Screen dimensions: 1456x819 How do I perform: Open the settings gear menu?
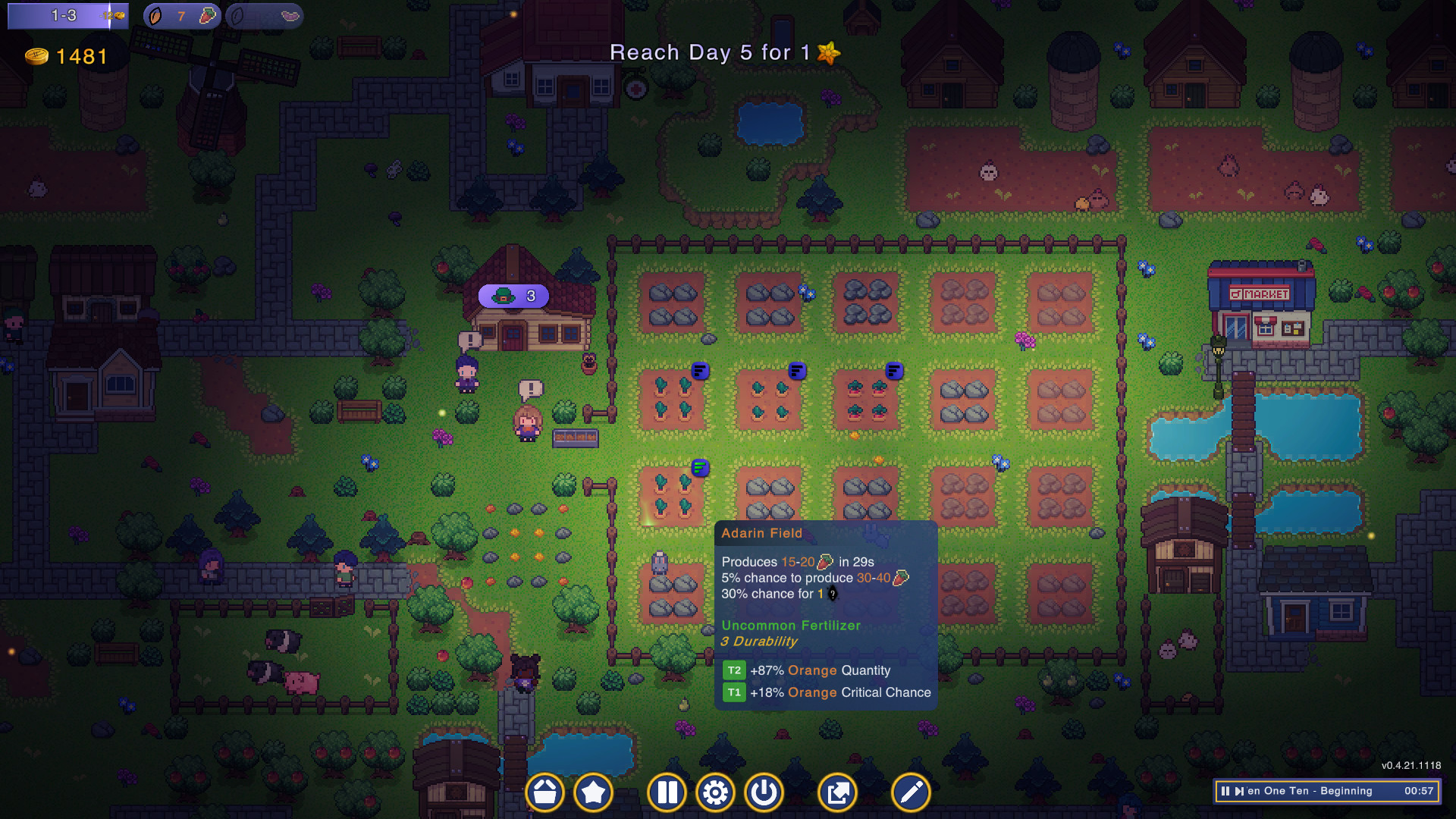[x=715, y=792]
